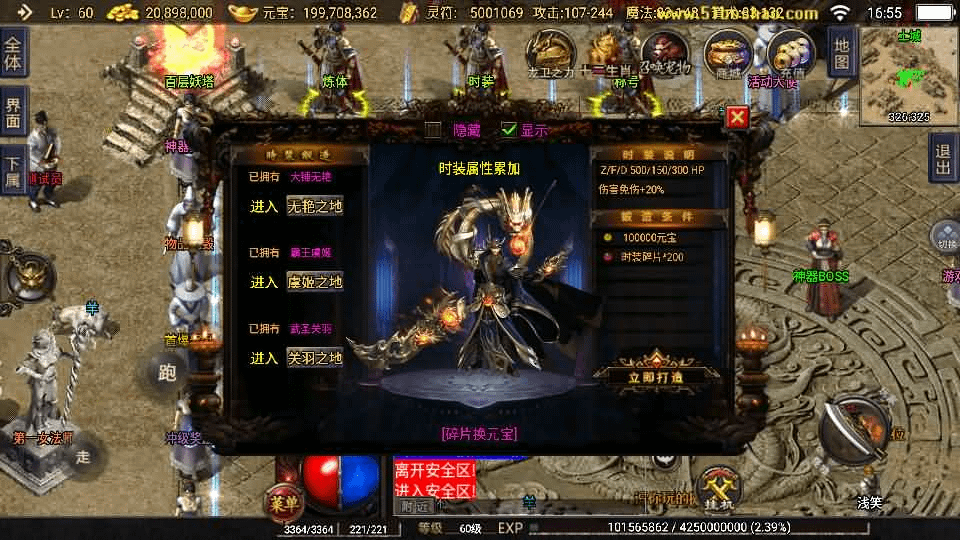960x540 pixels.
Task: Tick the 隐藏 (hide) checkbox
Action: click(433, 129)
